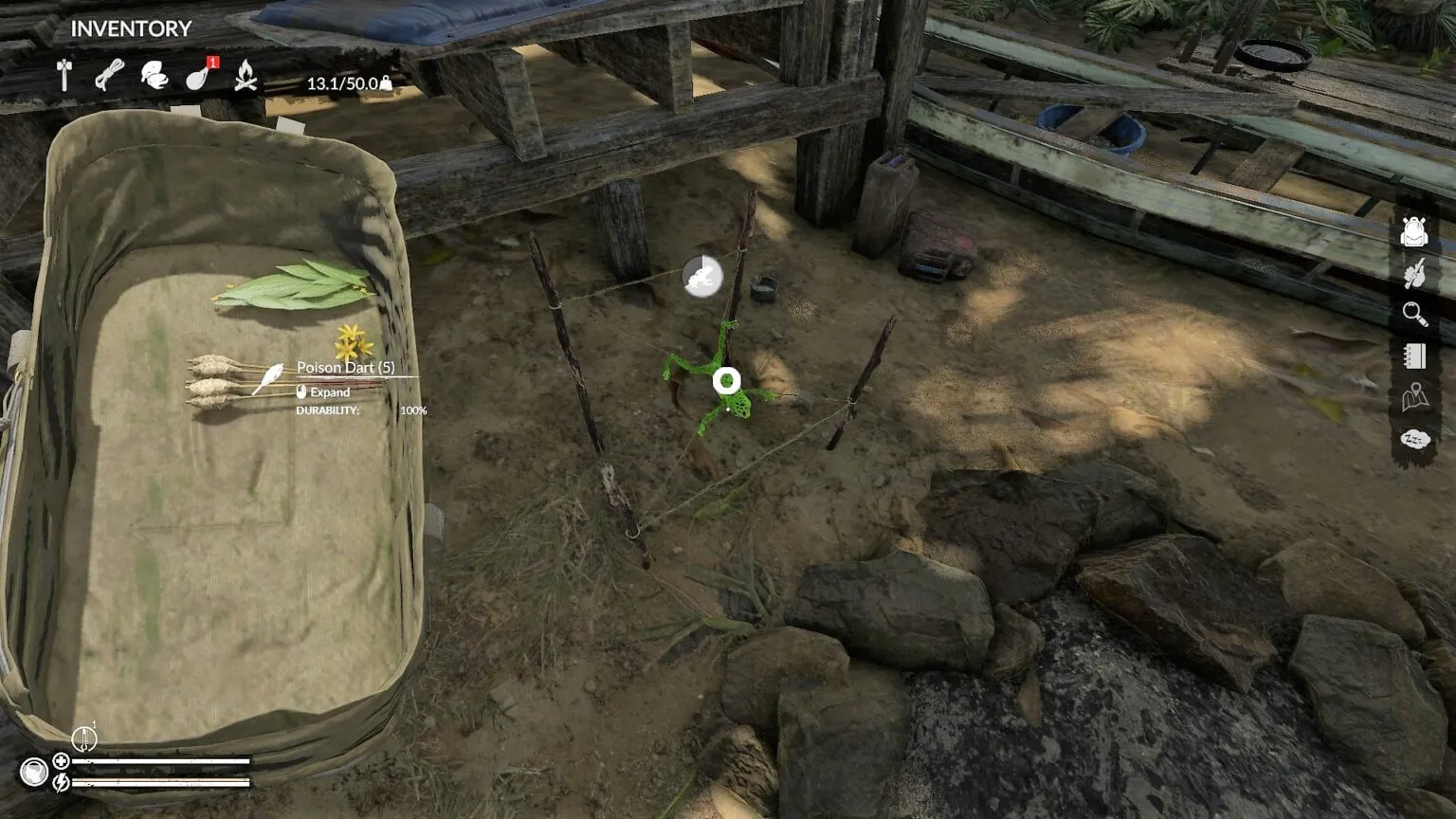Select the sleep icon
The height and width of the screenshot is (819, 1456).
point(1414,439)
